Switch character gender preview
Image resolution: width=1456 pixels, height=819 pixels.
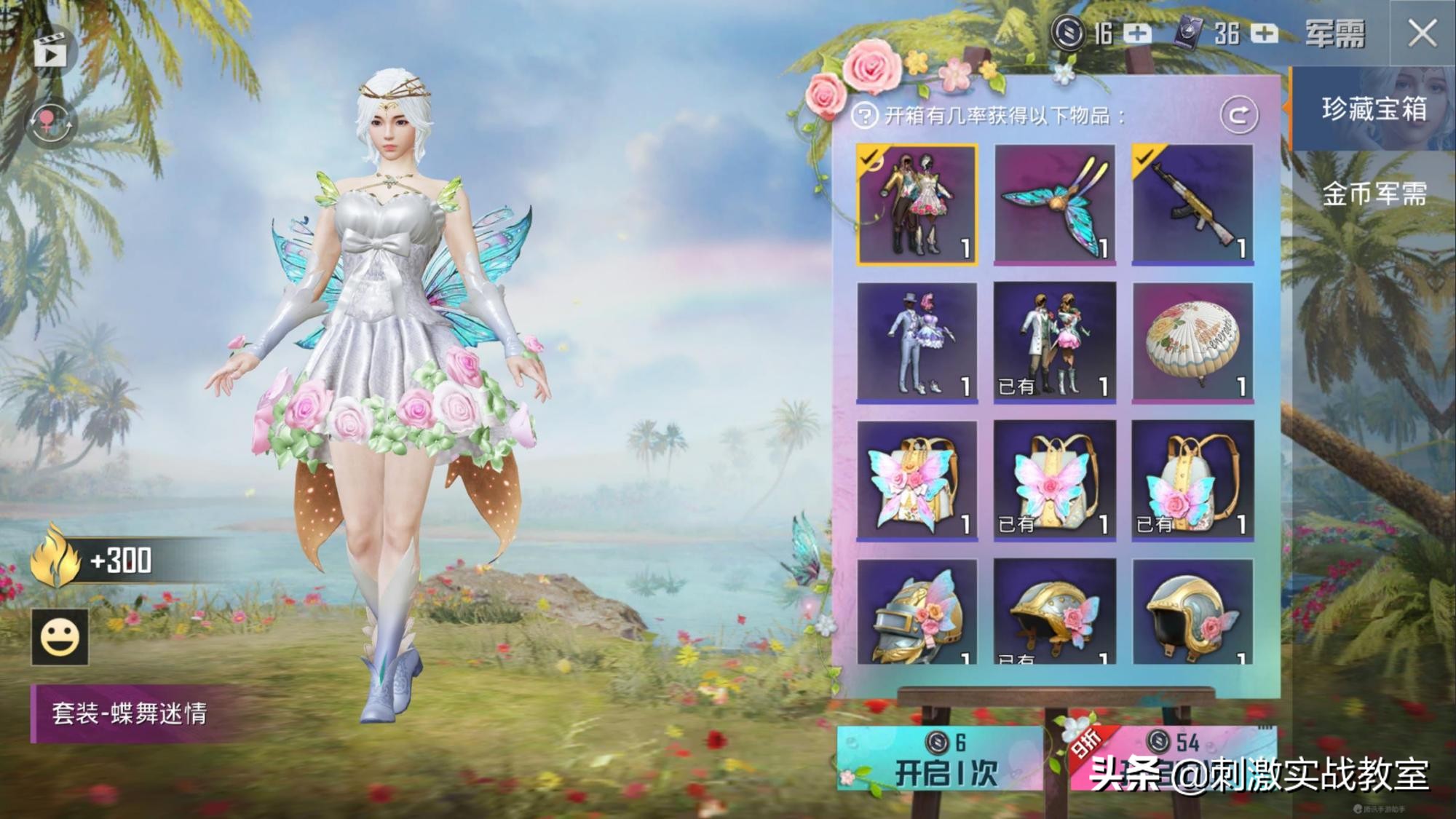click(x=50, y=122)
